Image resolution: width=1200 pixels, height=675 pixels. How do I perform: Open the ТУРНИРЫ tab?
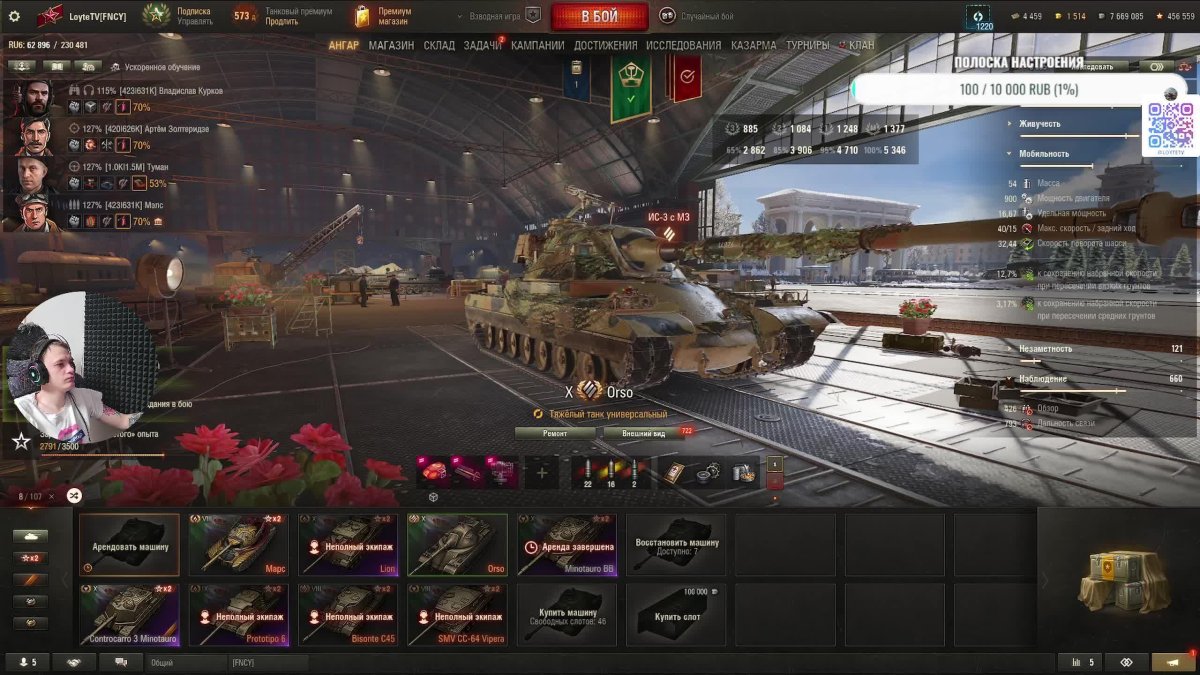pyautogui.click(x=807, y=45)
